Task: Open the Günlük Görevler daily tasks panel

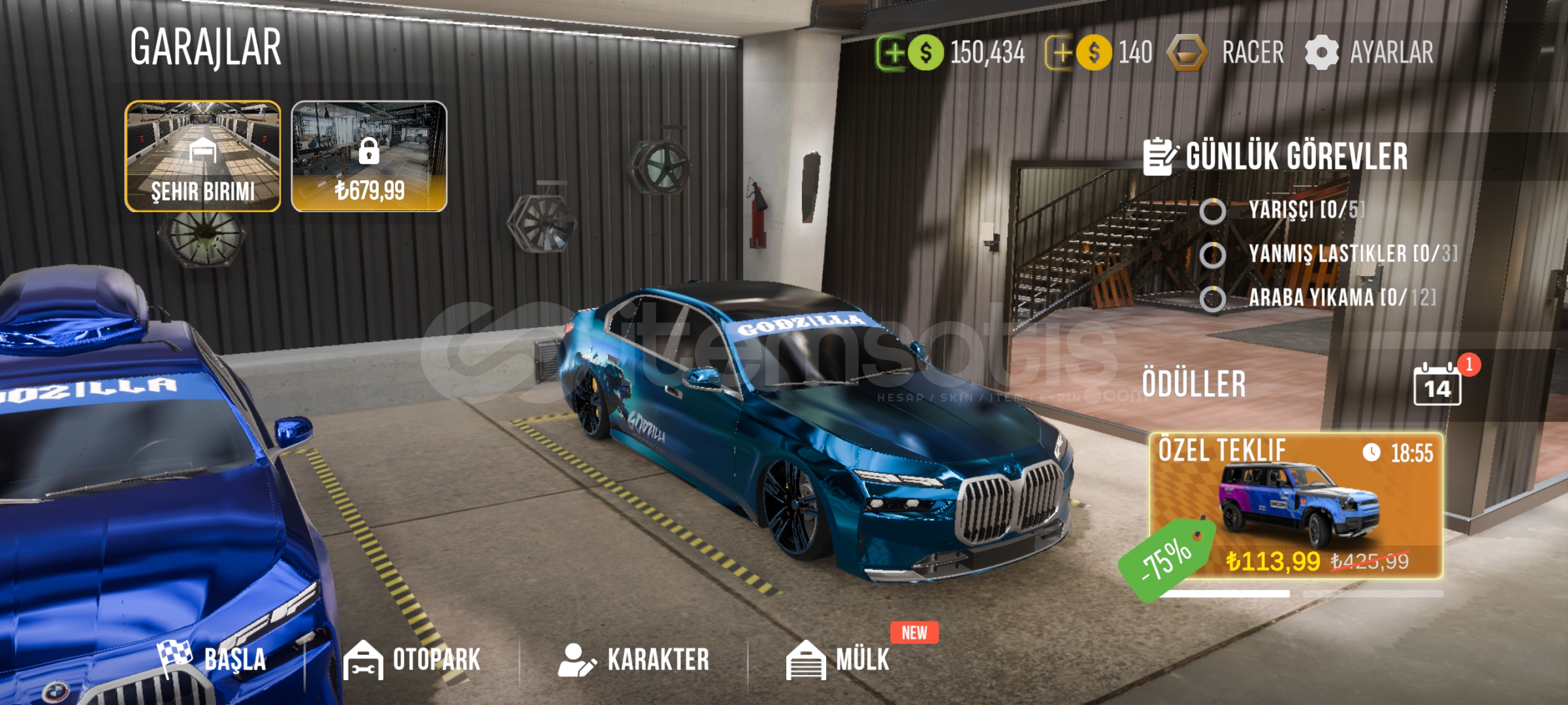Action: click(1275, 157)
